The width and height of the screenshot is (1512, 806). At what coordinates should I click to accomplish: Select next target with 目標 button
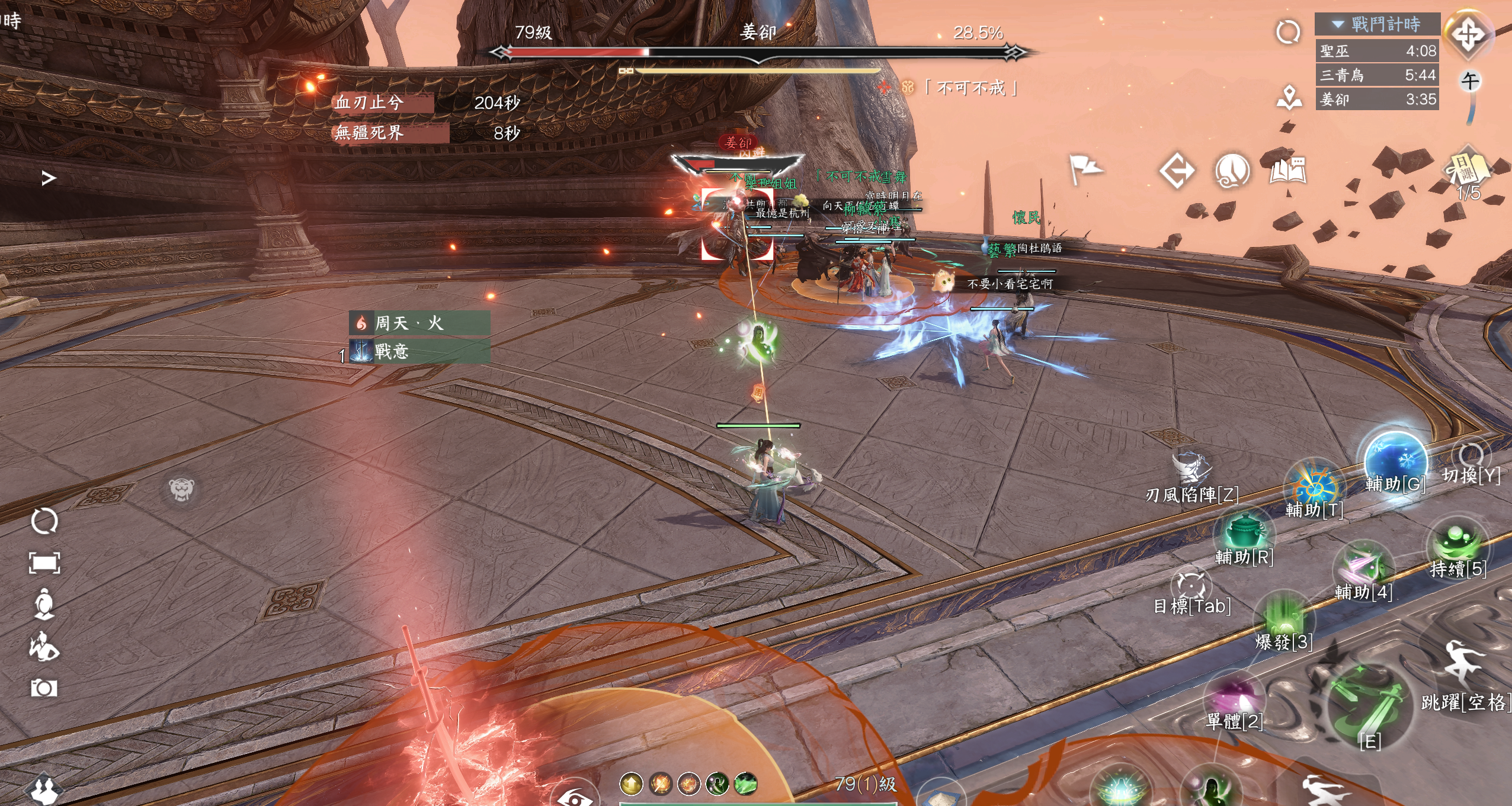click(1191, 586)
